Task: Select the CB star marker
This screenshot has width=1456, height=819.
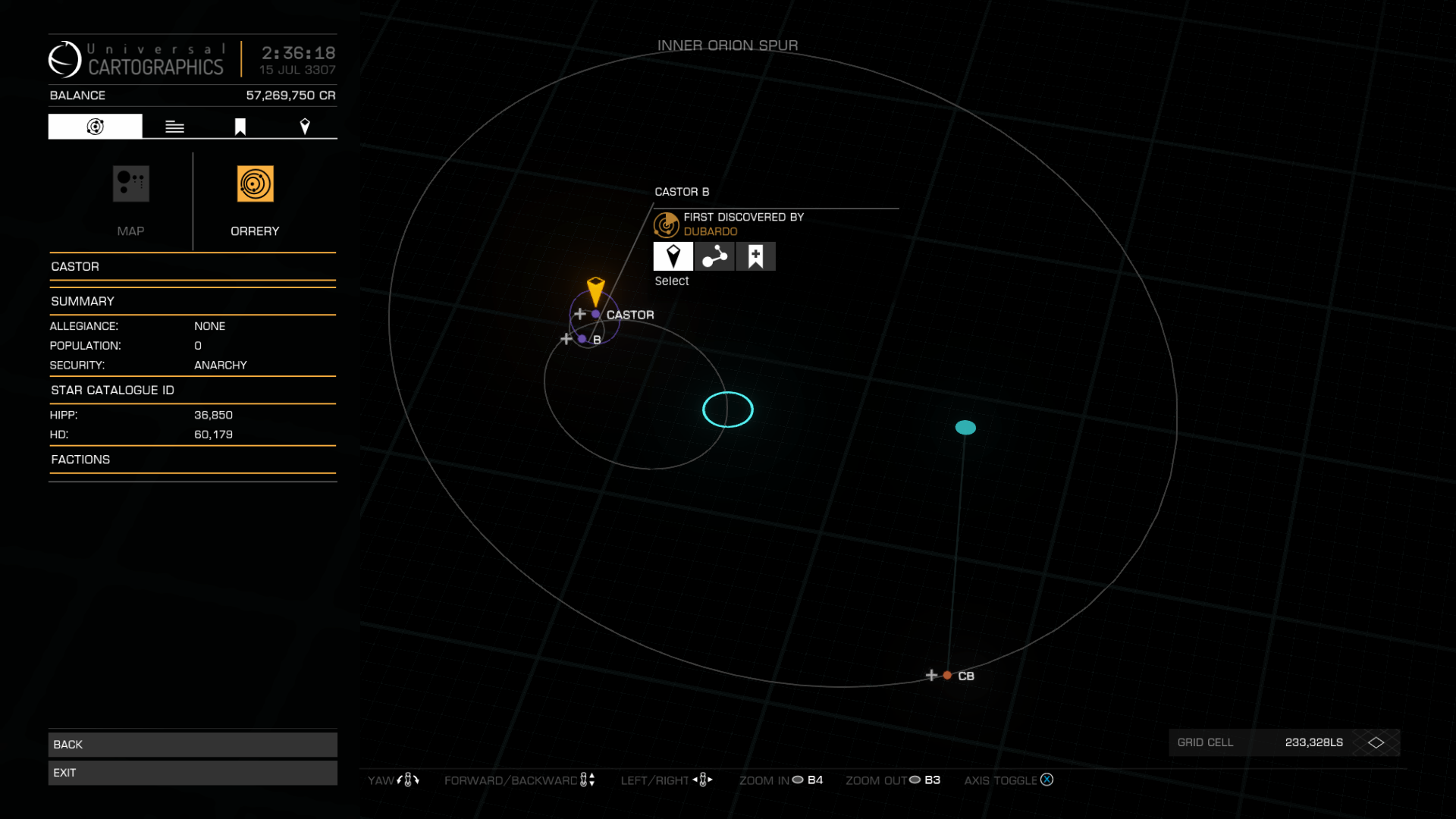Action: 947,675
